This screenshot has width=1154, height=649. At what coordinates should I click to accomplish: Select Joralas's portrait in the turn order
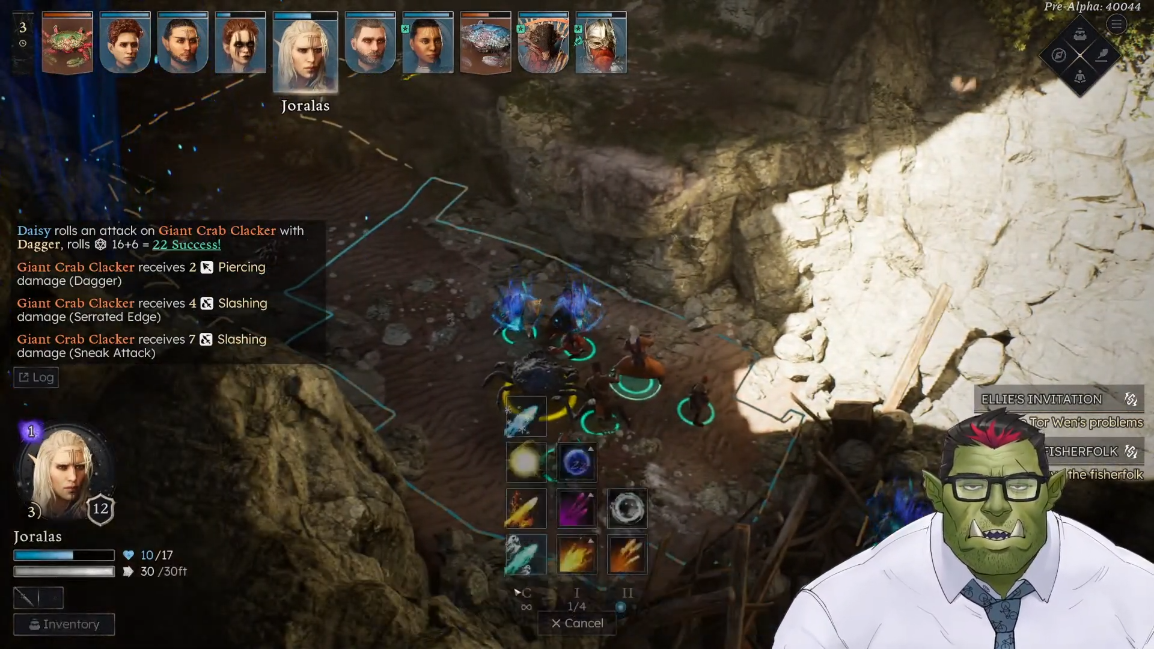[x=305, y=52]
